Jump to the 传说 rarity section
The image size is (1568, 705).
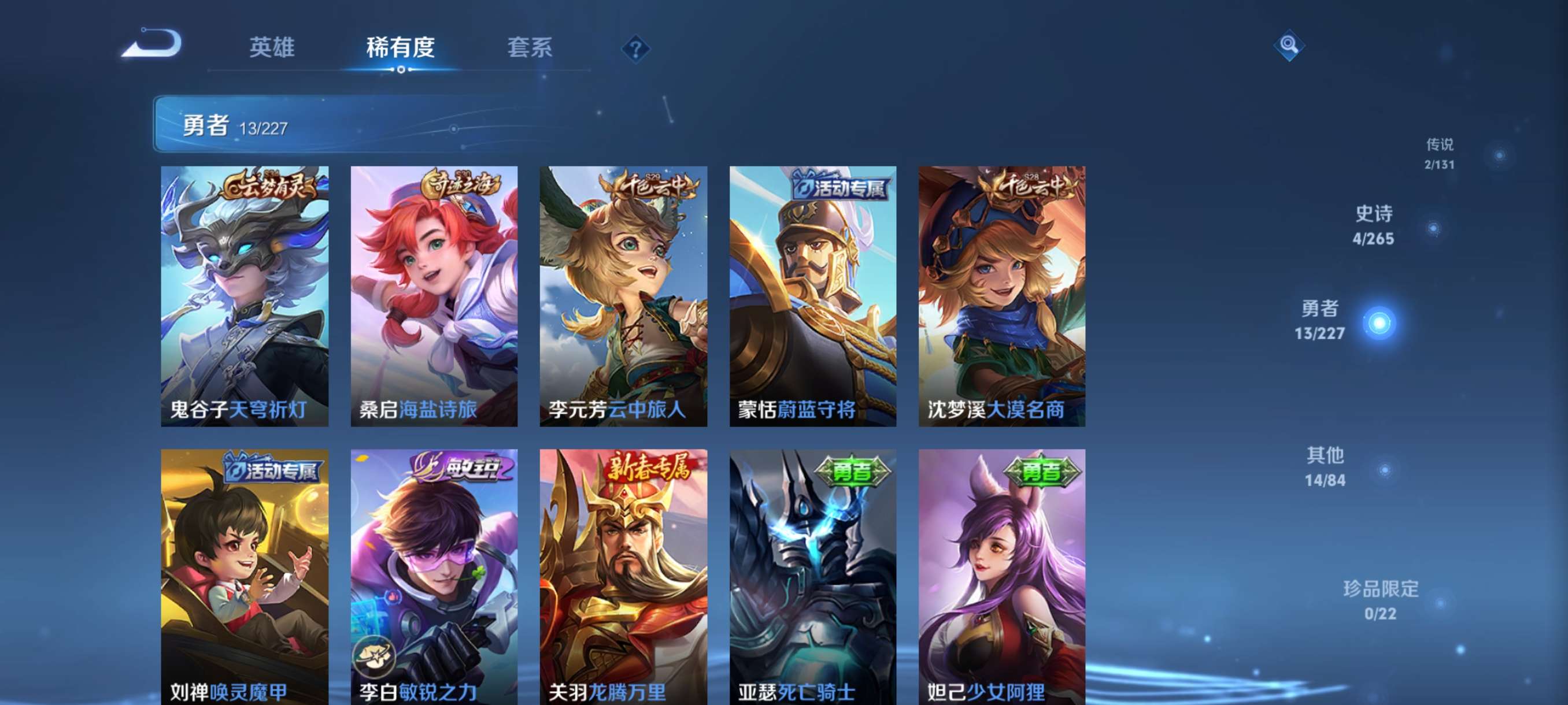tap(1440, 153)
